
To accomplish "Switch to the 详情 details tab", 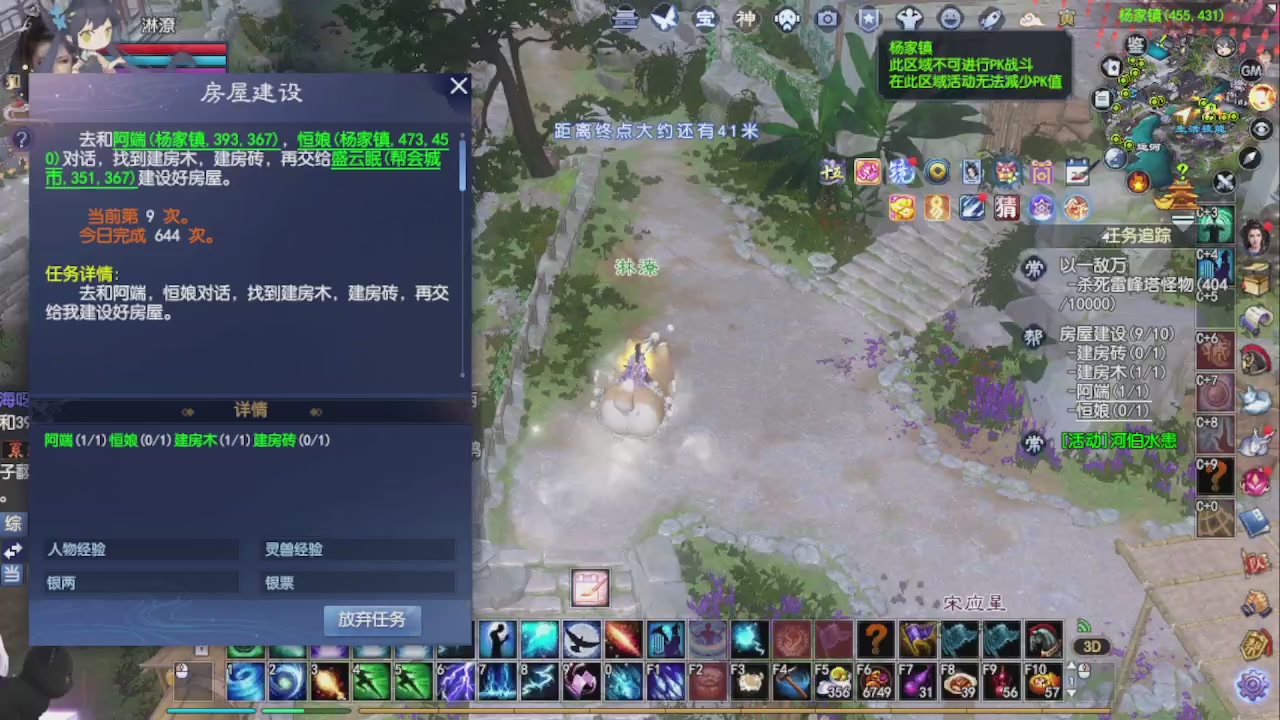I will 251,410.
